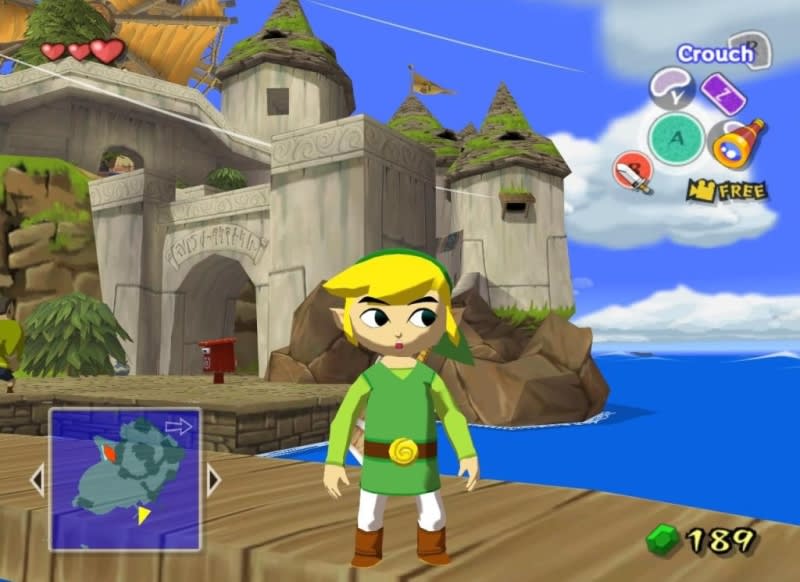The image size is (800, 582).
Task: Click the minimap's left arrow
Action: point(37,479)
